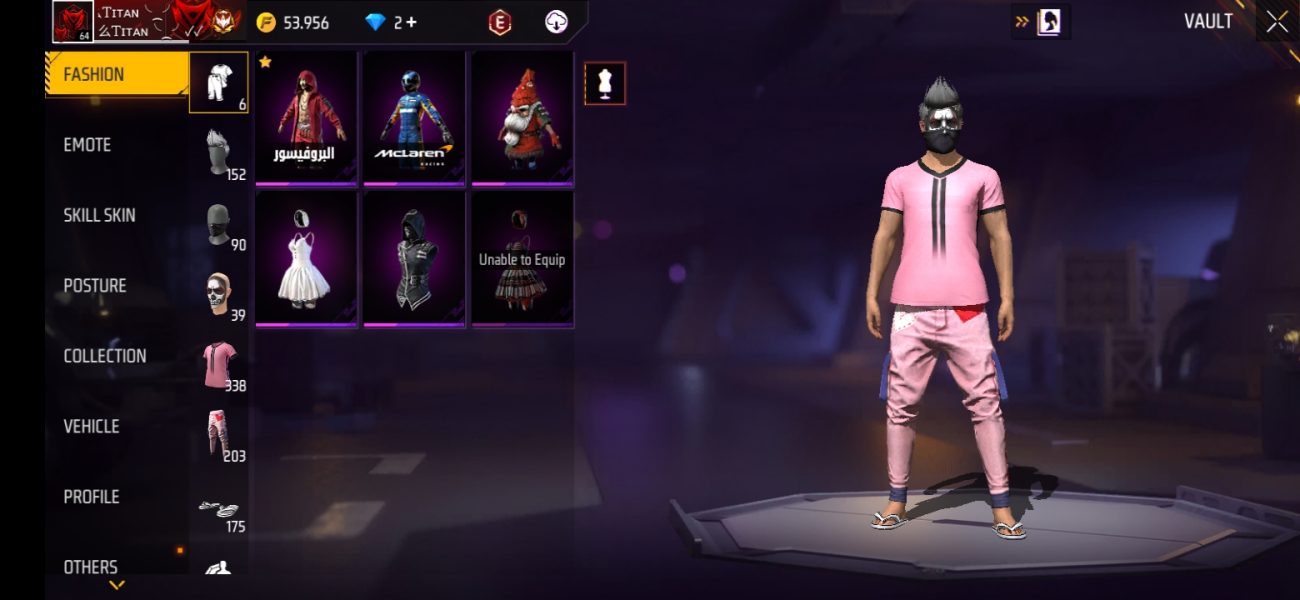
Task: Add diamonds with the plus button
Action: pyautogui.click(x=411, y=22)
